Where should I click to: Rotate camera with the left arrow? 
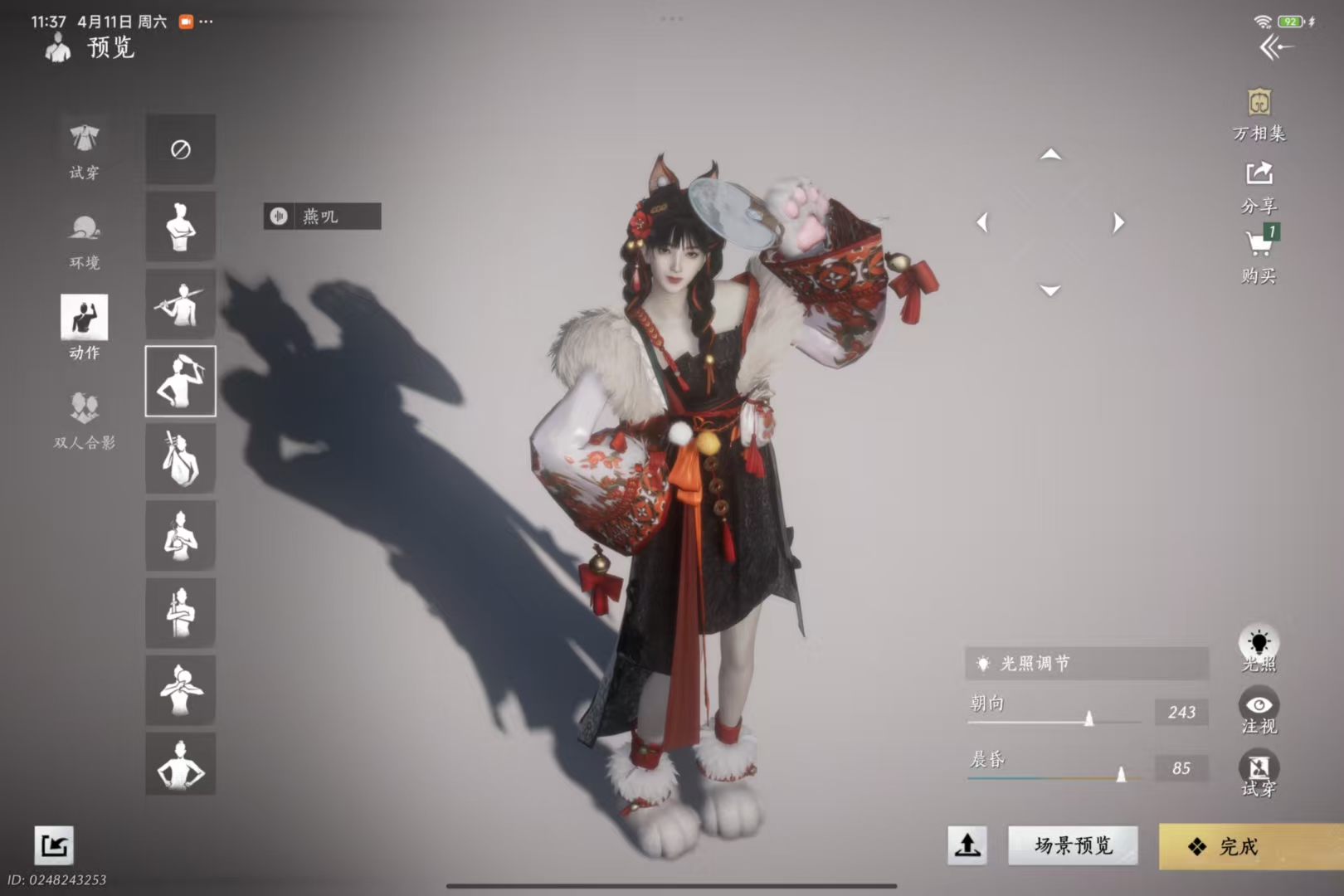983,222
